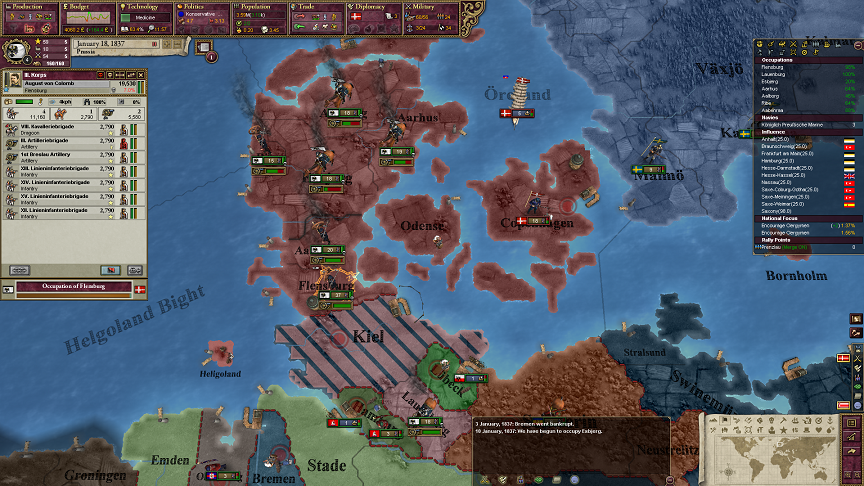This screenshot has height=486, width=864.
Task: Open the Politics tab
Action: coord(203,7)
